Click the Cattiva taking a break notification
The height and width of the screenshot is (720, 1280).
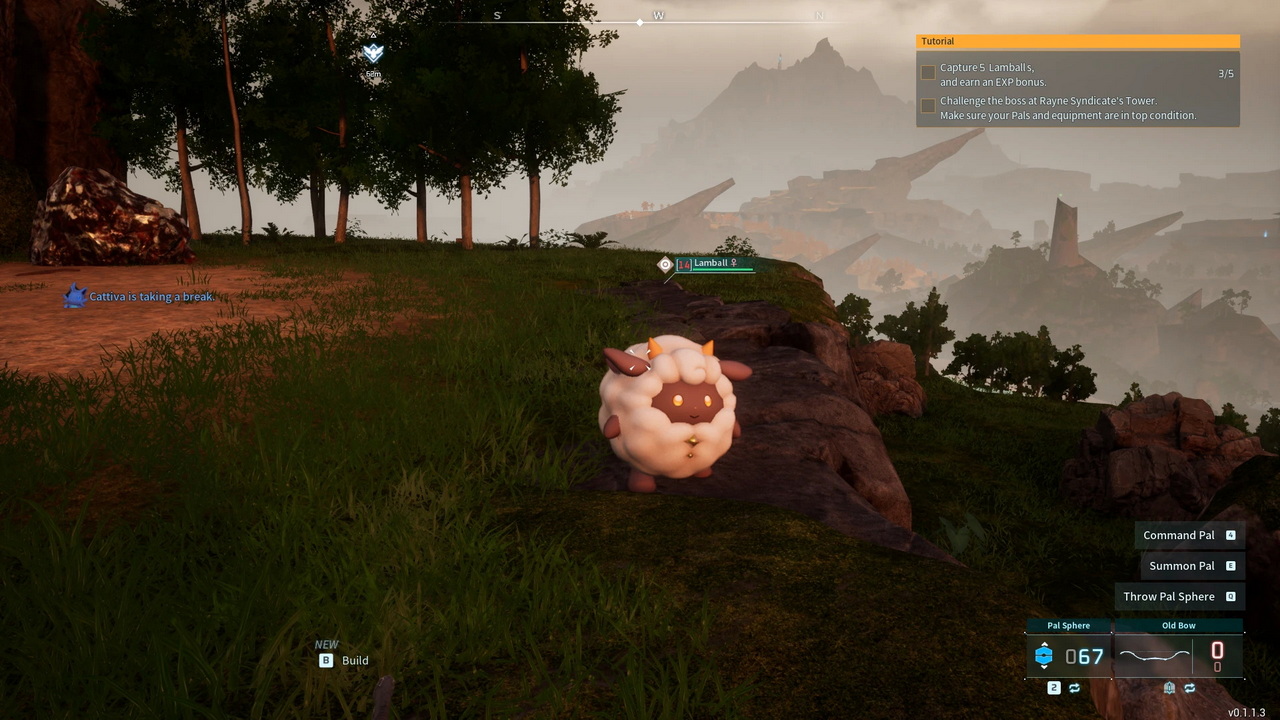click(151, 297)
